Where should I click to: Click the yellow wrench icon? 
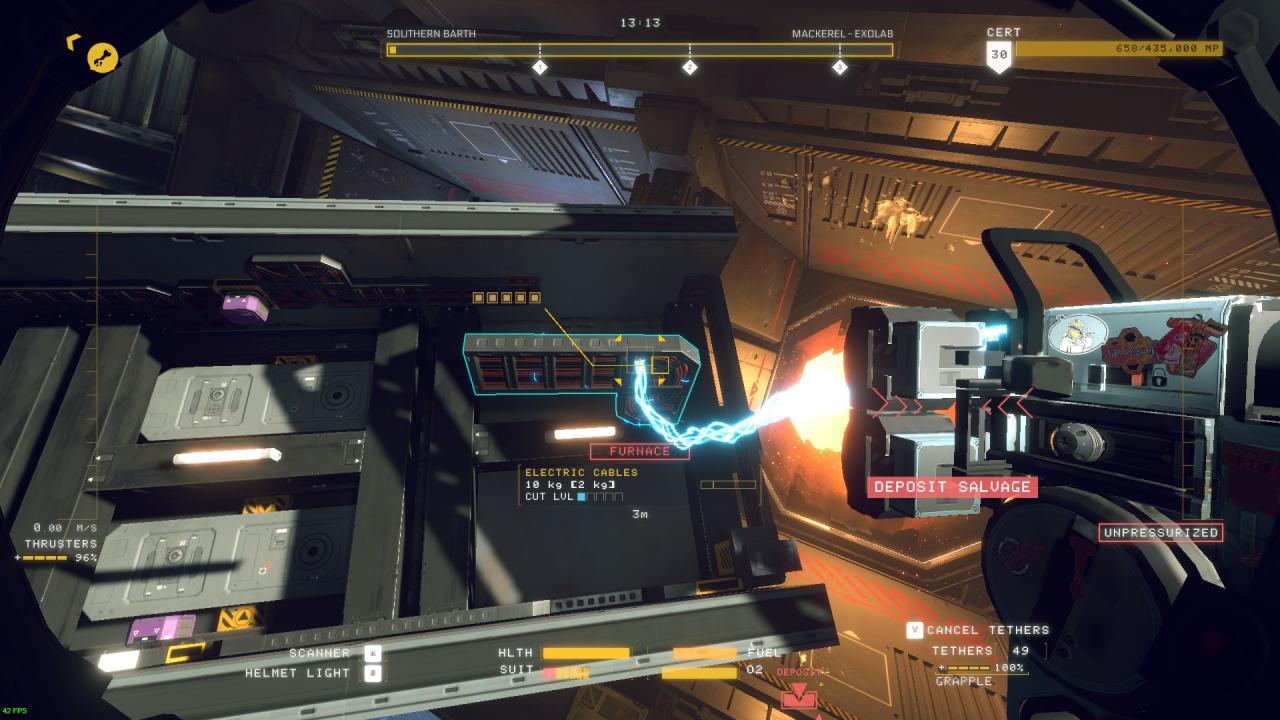pos(102,57)
